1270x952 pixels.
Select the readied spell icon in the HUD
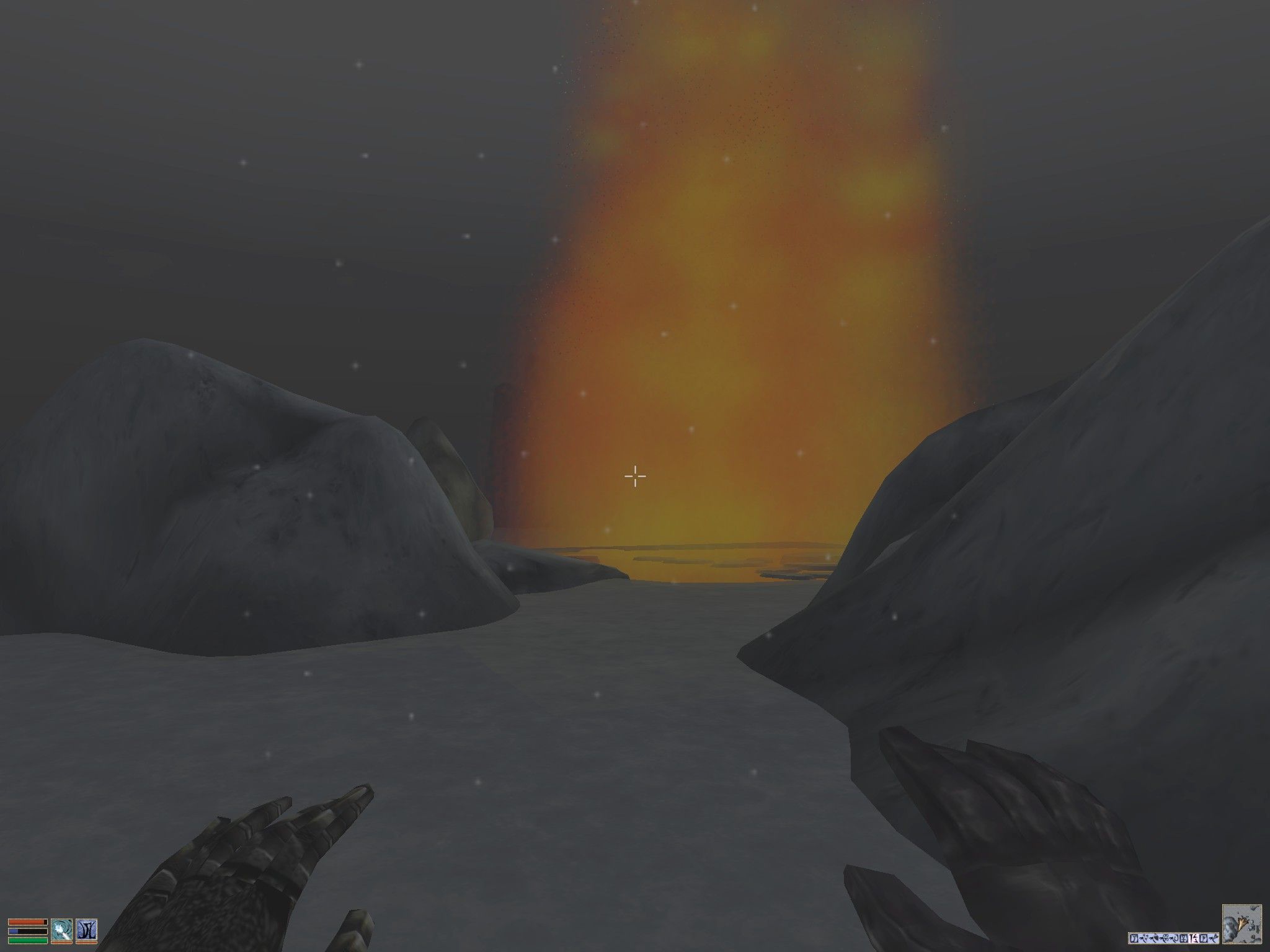[x=62, y=930]
